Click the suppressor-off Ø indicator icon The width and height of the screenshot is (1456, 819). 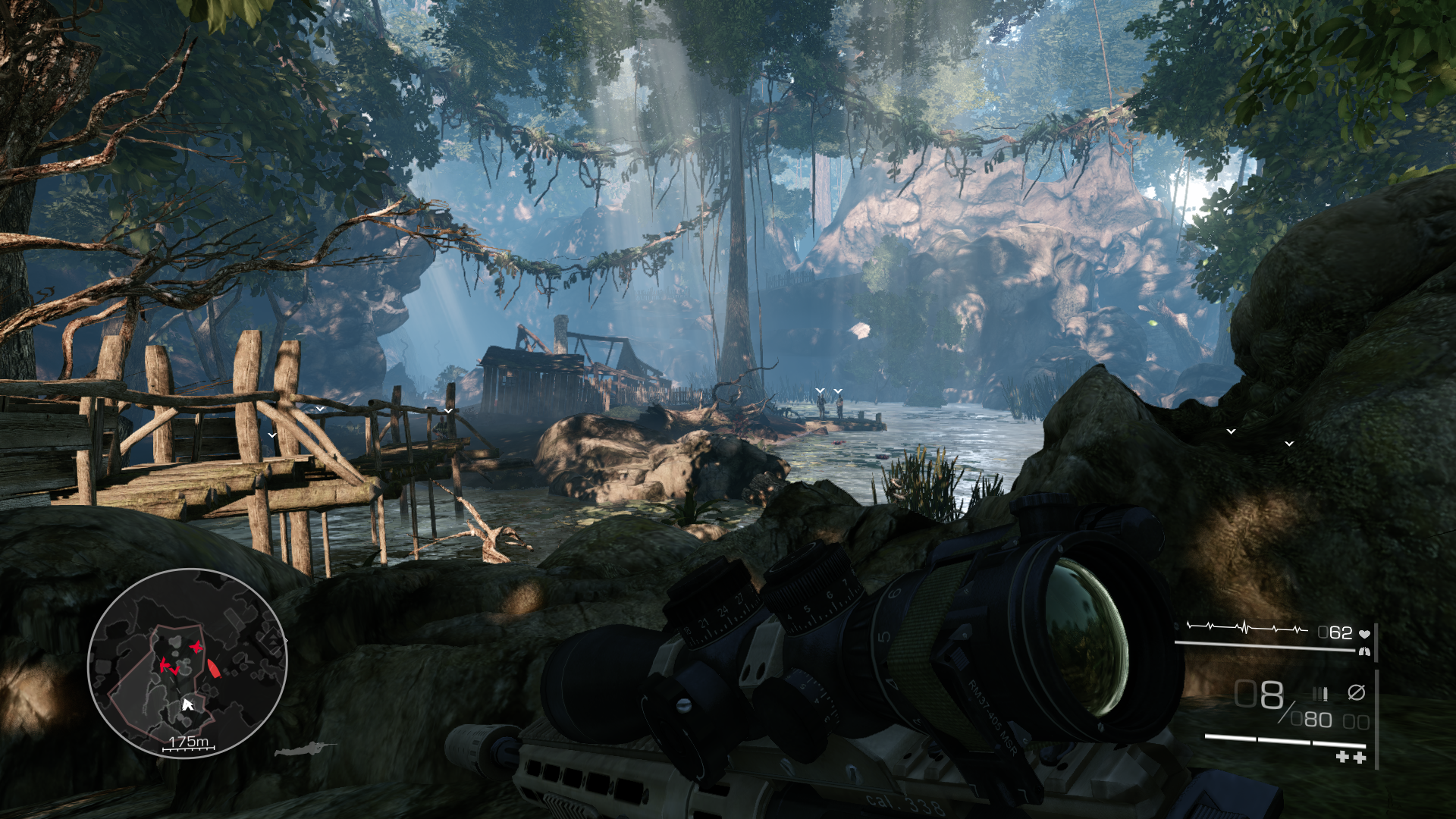point(1355,692)
